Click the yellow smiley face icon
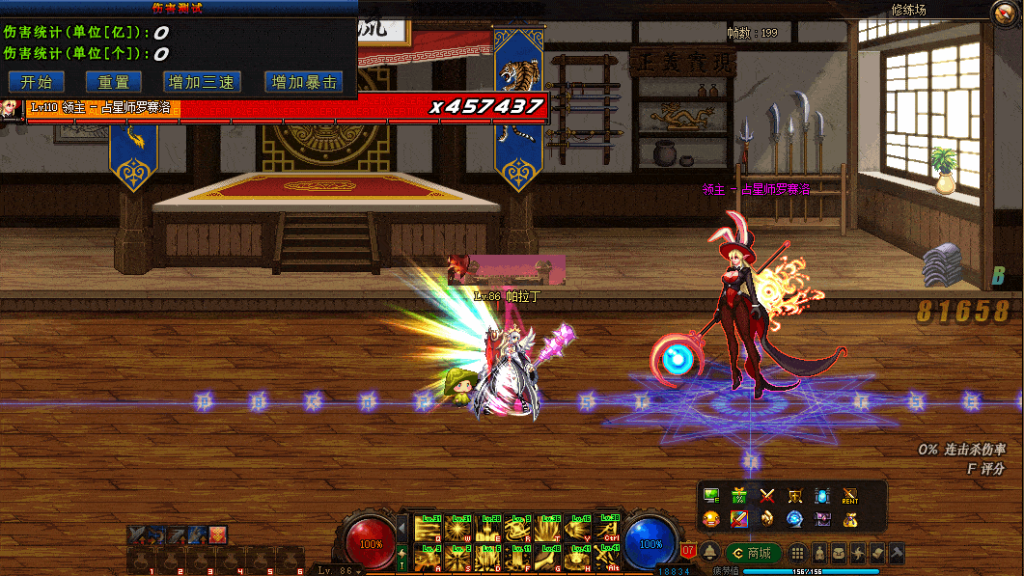The width and height of the screenshot is (1024, 576). (x=711, y=519)
